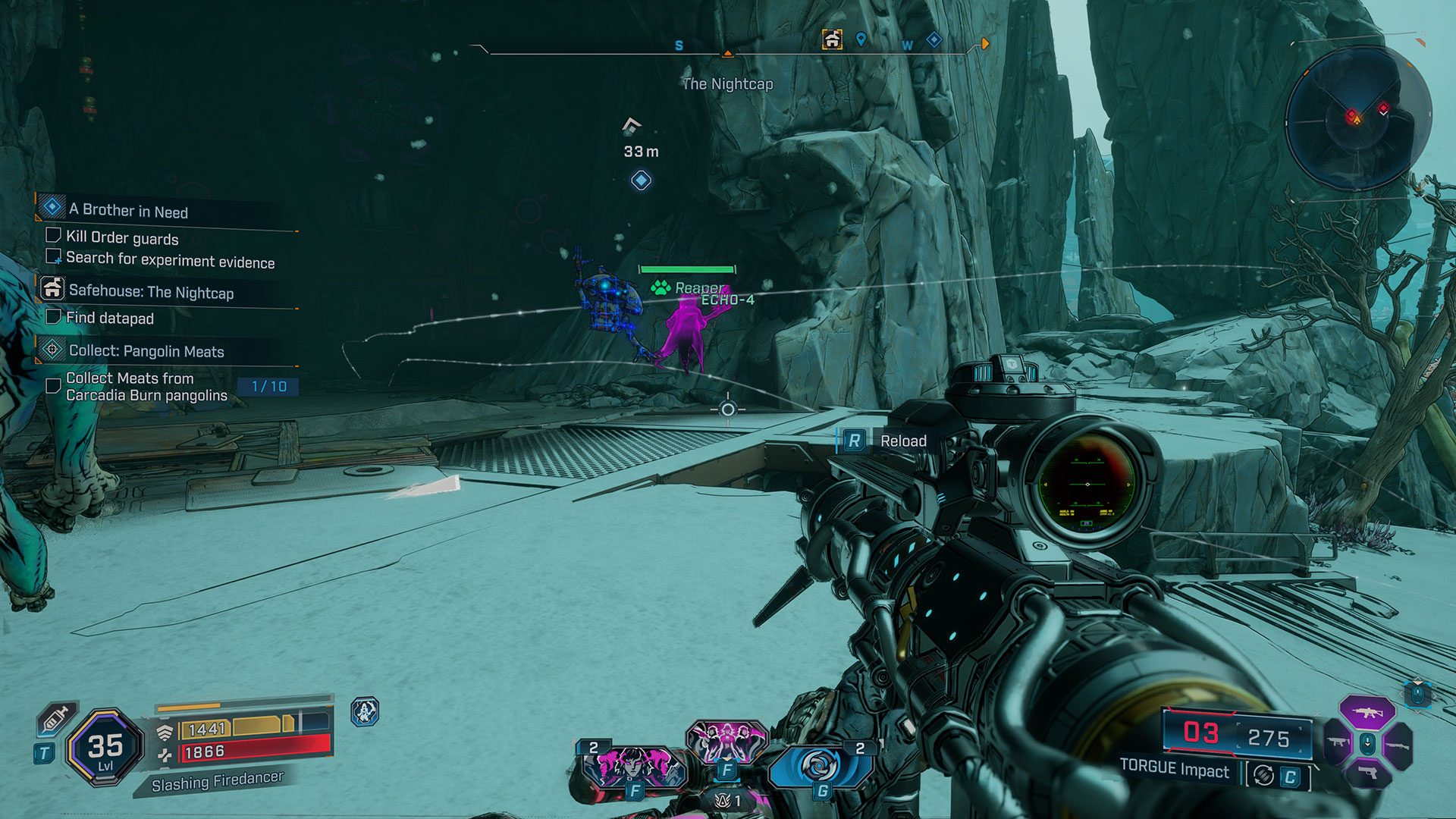Tick the "Find datapad" objective checkbox
This screenshot has height=819, width=1456.
(53, 316)
